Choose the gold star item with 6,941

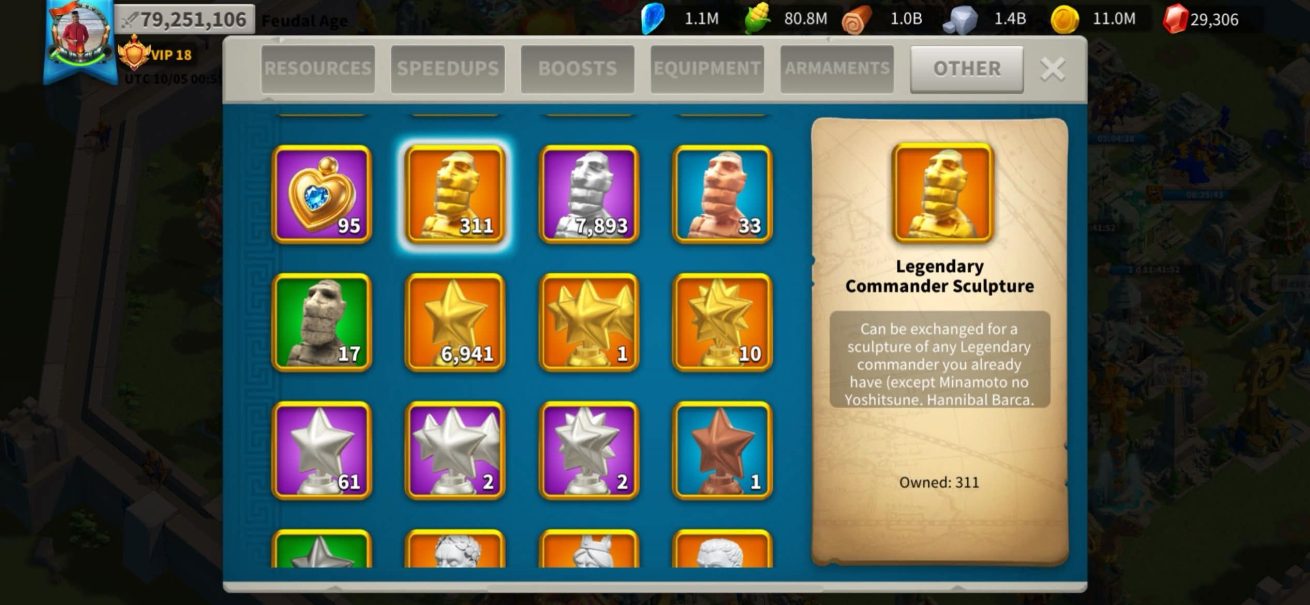click(x=455, y=322)
